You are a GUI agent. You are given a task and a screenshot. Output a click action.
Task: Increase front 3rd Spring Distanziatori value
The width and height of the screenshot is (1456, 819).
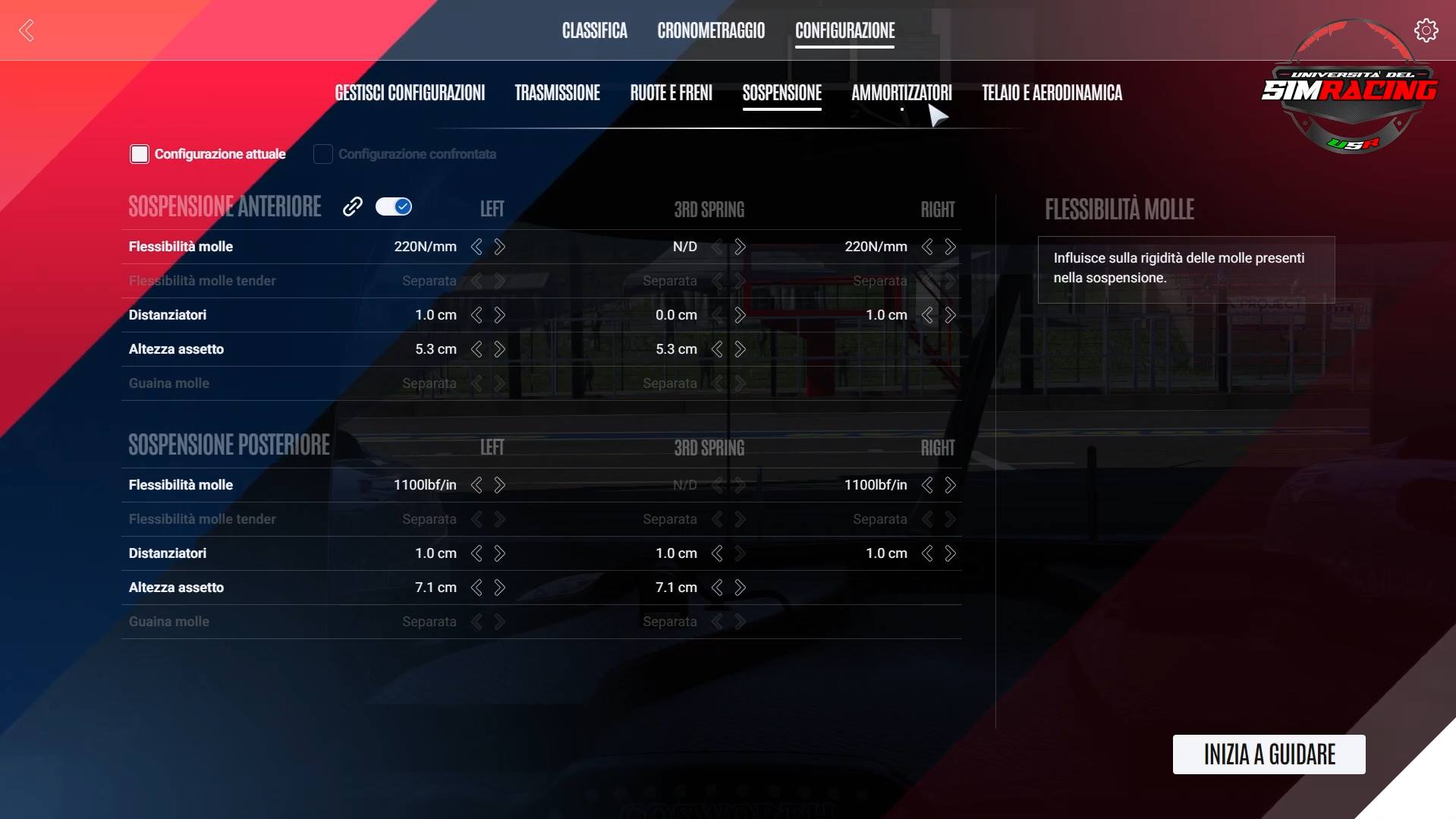pyautogui.click(x=740, y=315)
